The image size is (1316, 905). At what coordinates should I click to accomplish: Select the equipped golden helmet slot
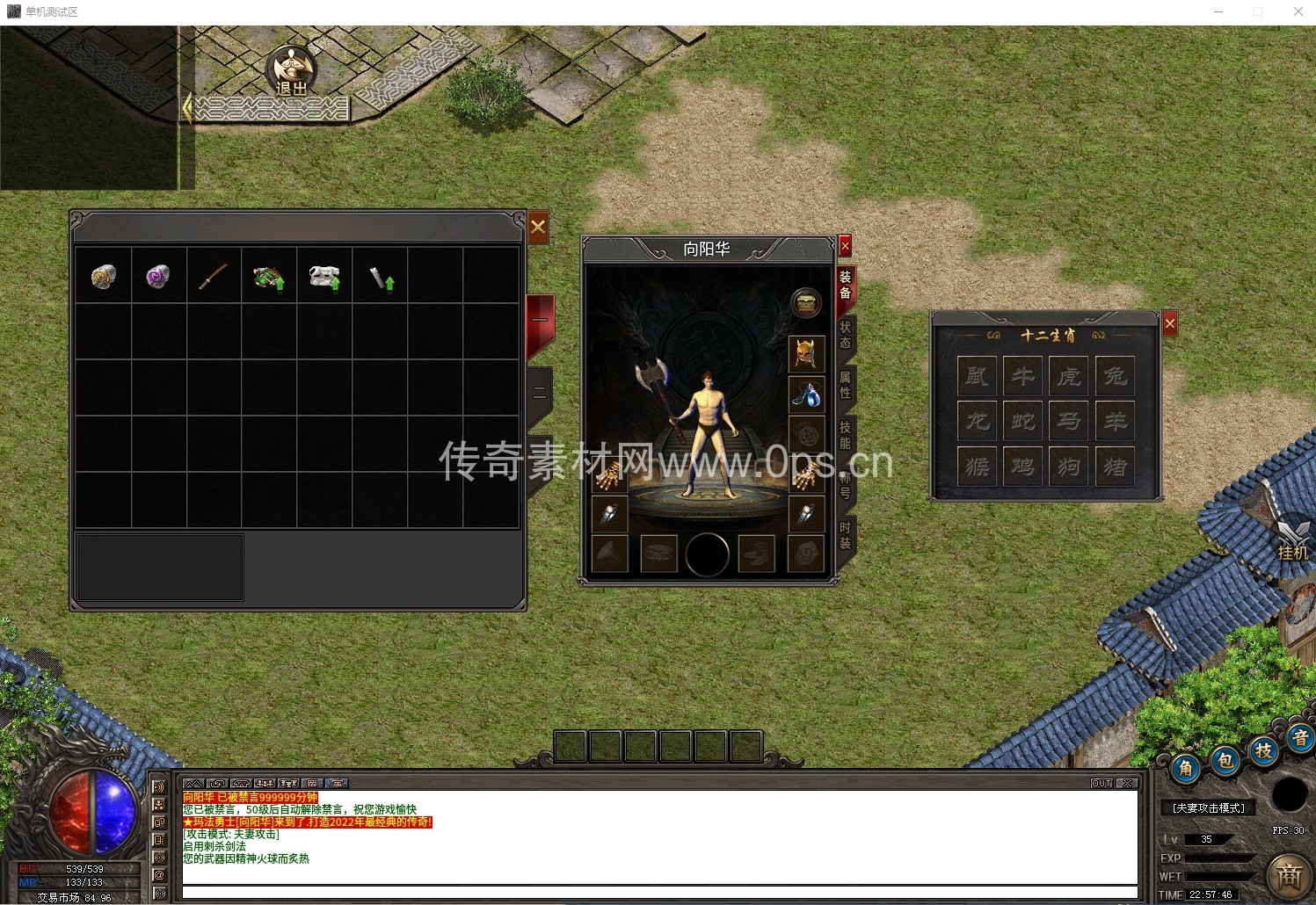coord(805,354)
